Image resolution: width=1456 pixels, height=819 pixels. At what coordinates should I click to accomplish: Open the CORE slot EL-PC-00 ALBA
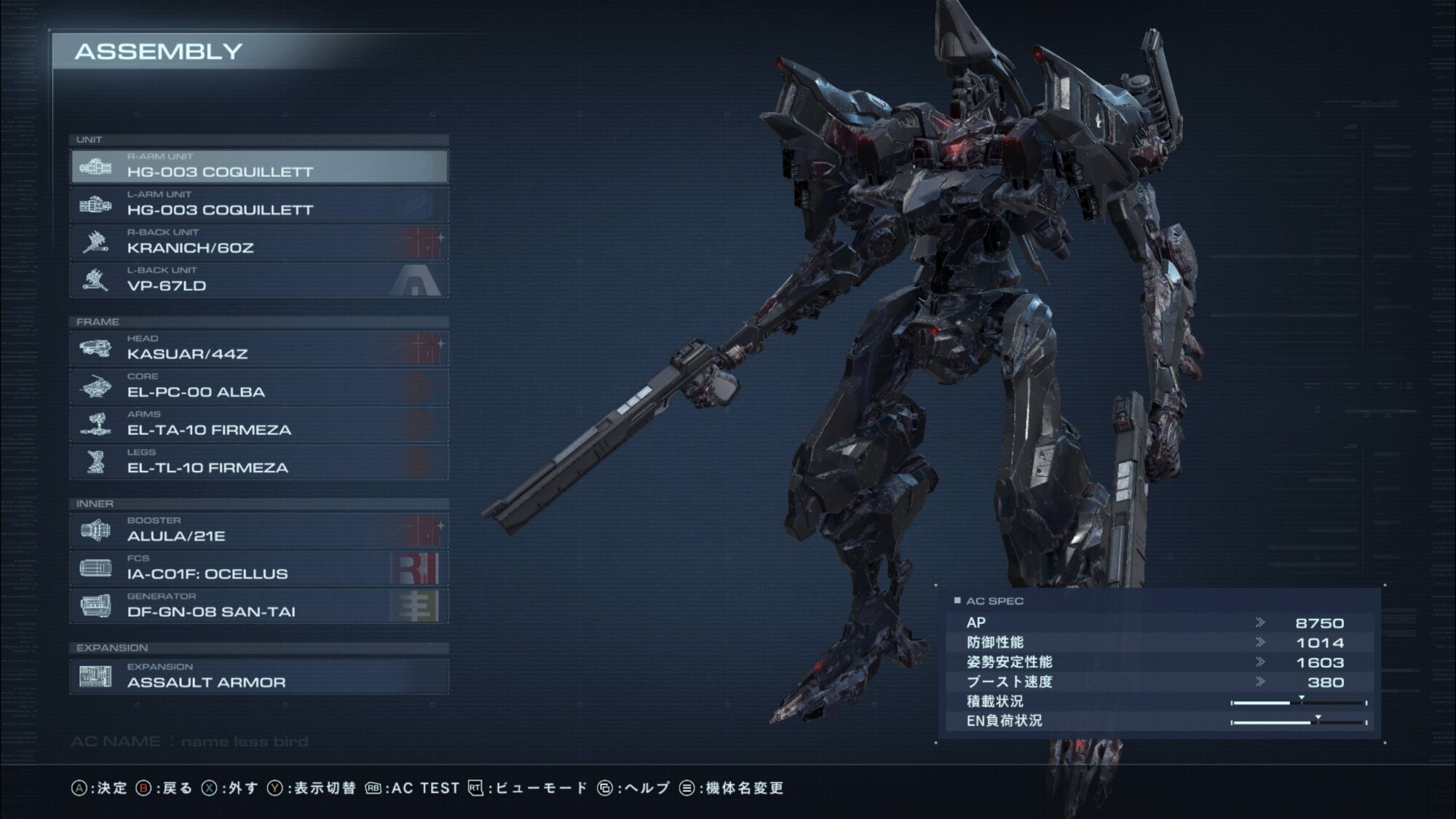[x=258, y=387]
